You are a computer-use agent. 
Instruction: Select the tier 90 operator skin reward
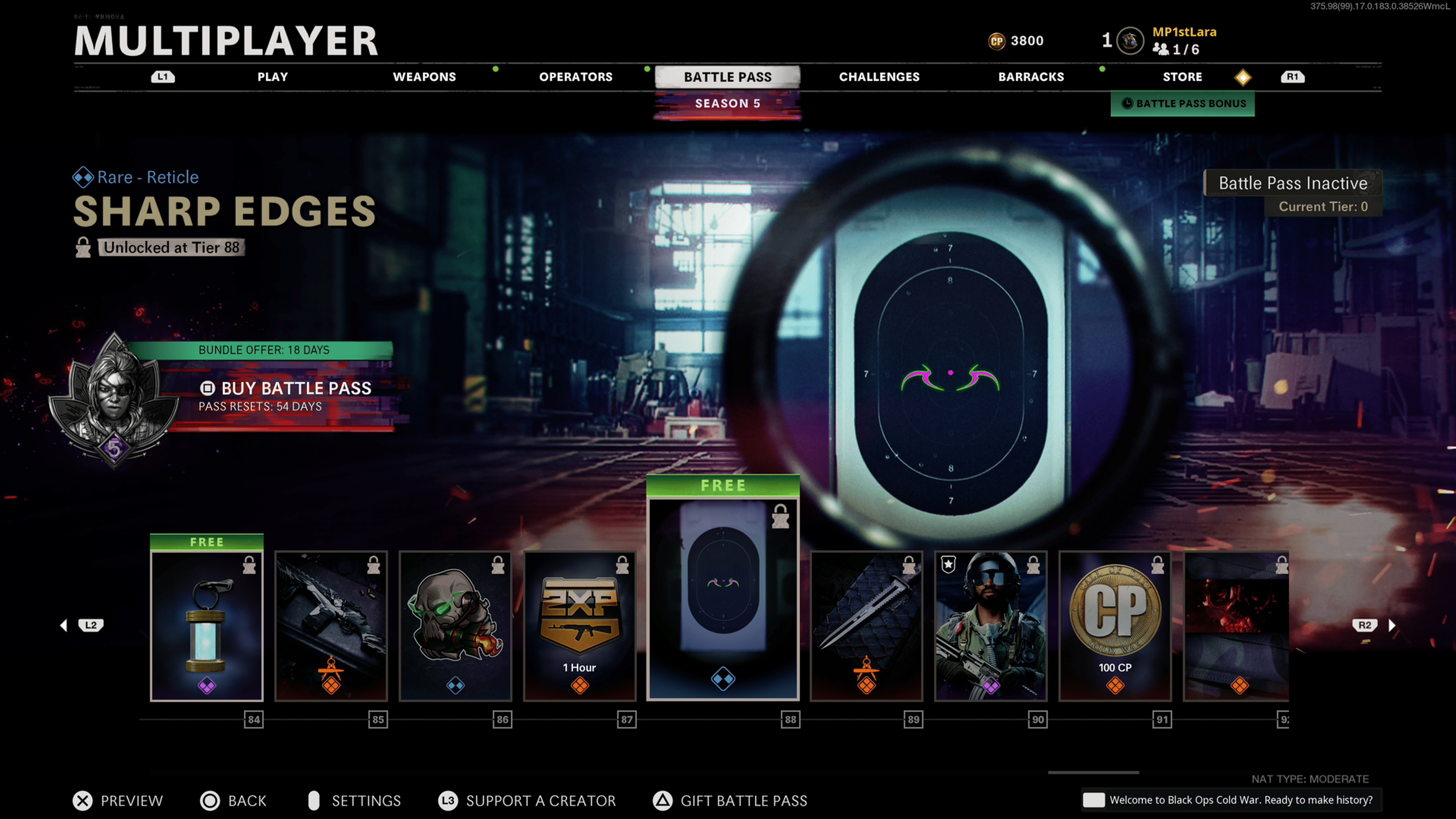[991, 626]
